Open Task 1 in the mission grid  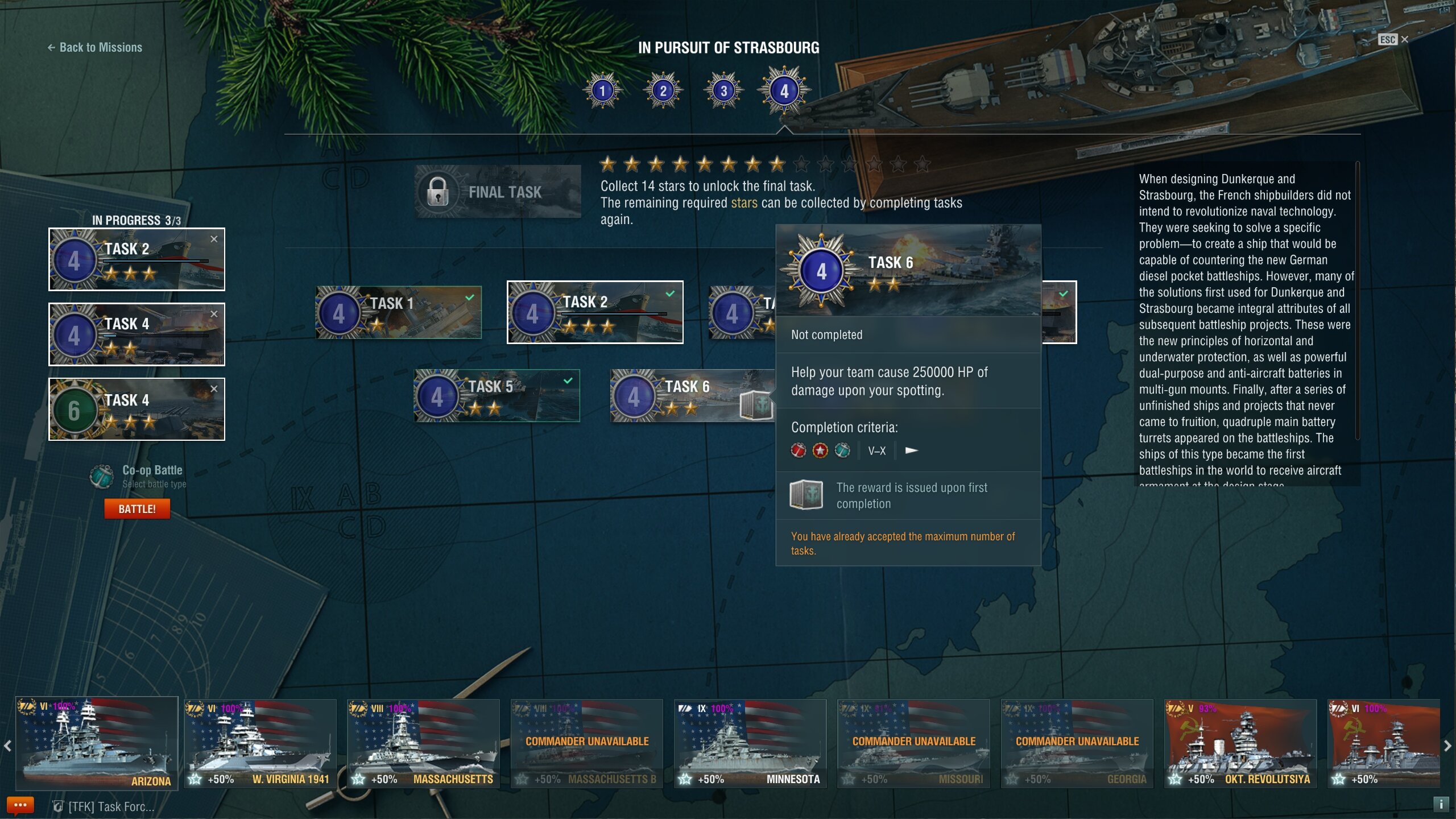399,312
